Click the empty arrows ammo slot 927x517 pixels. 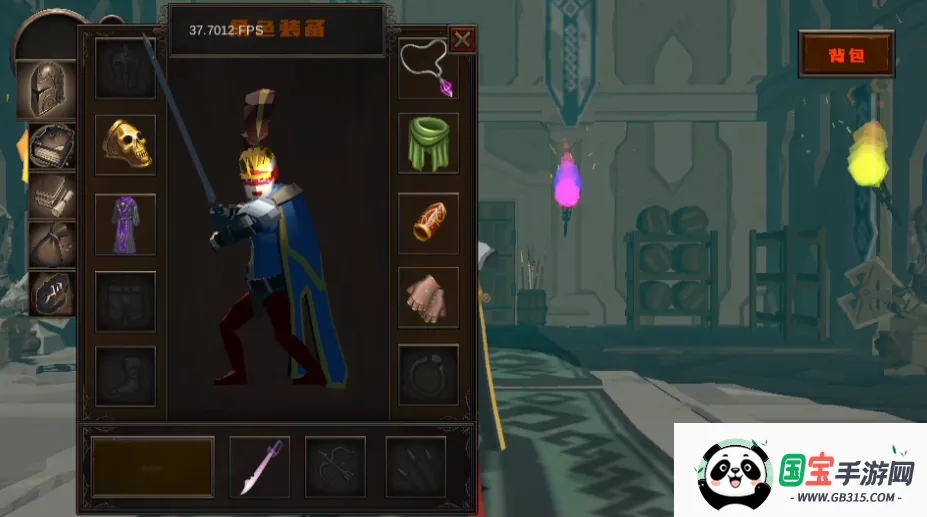click(x=415, y=466)
